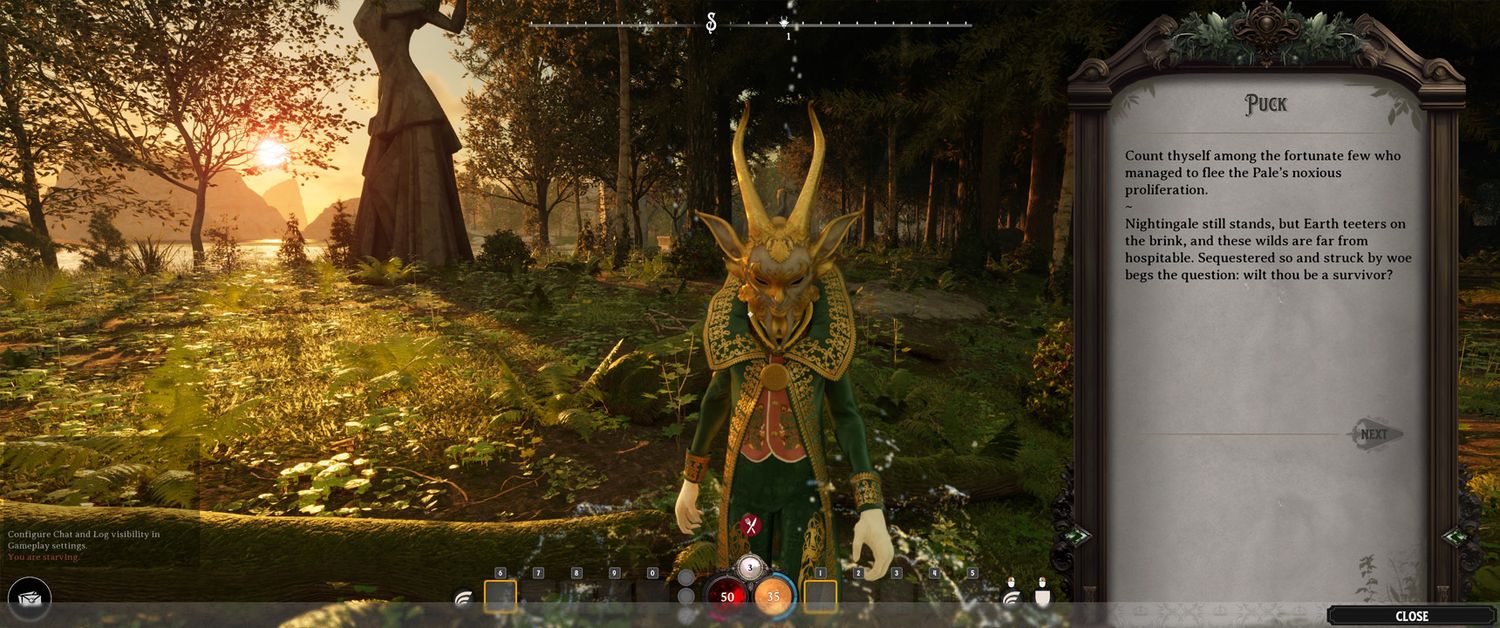Select the highlighted hotbar slot numbered 1
The image size is (1500, 628).
tap(821, 596)
